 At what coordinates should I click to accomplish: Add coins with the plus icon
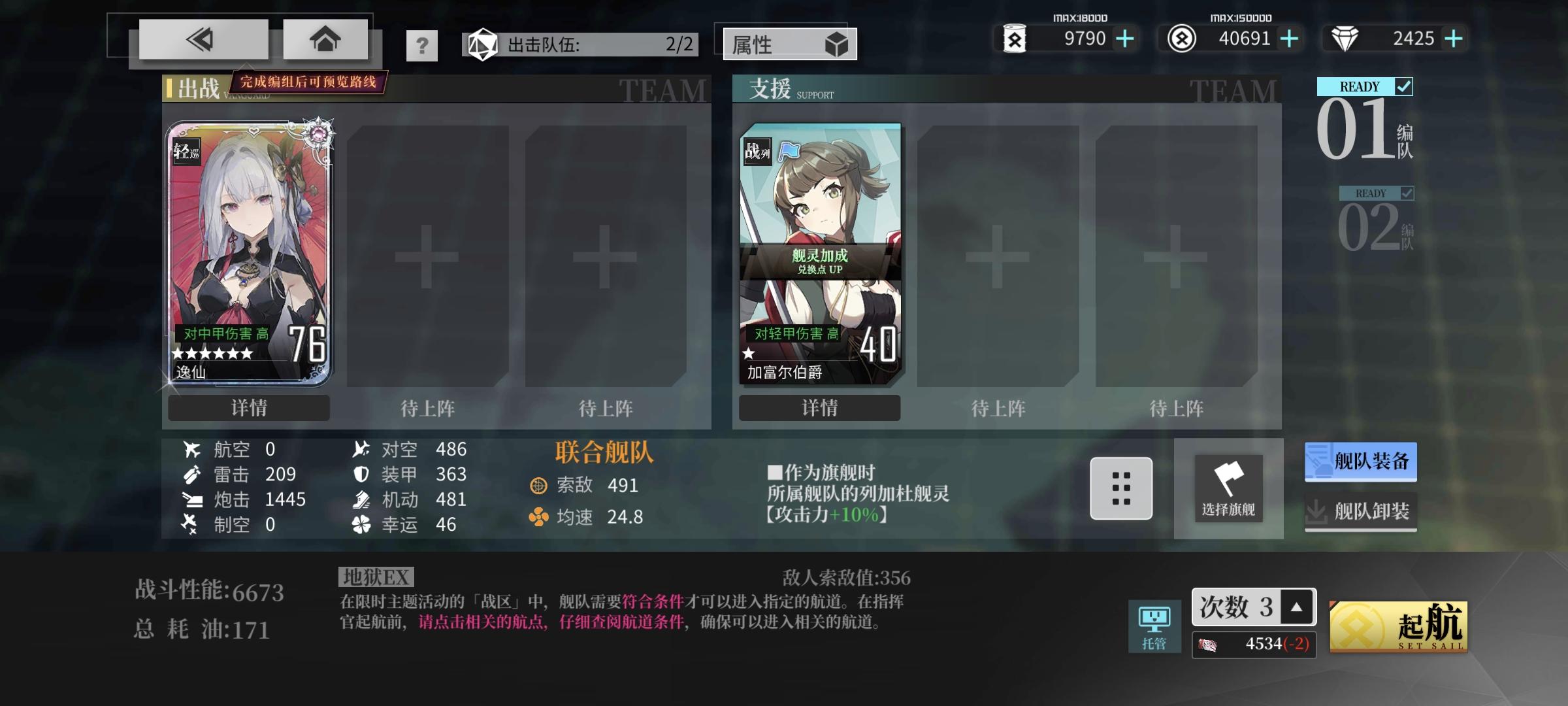1288,39
